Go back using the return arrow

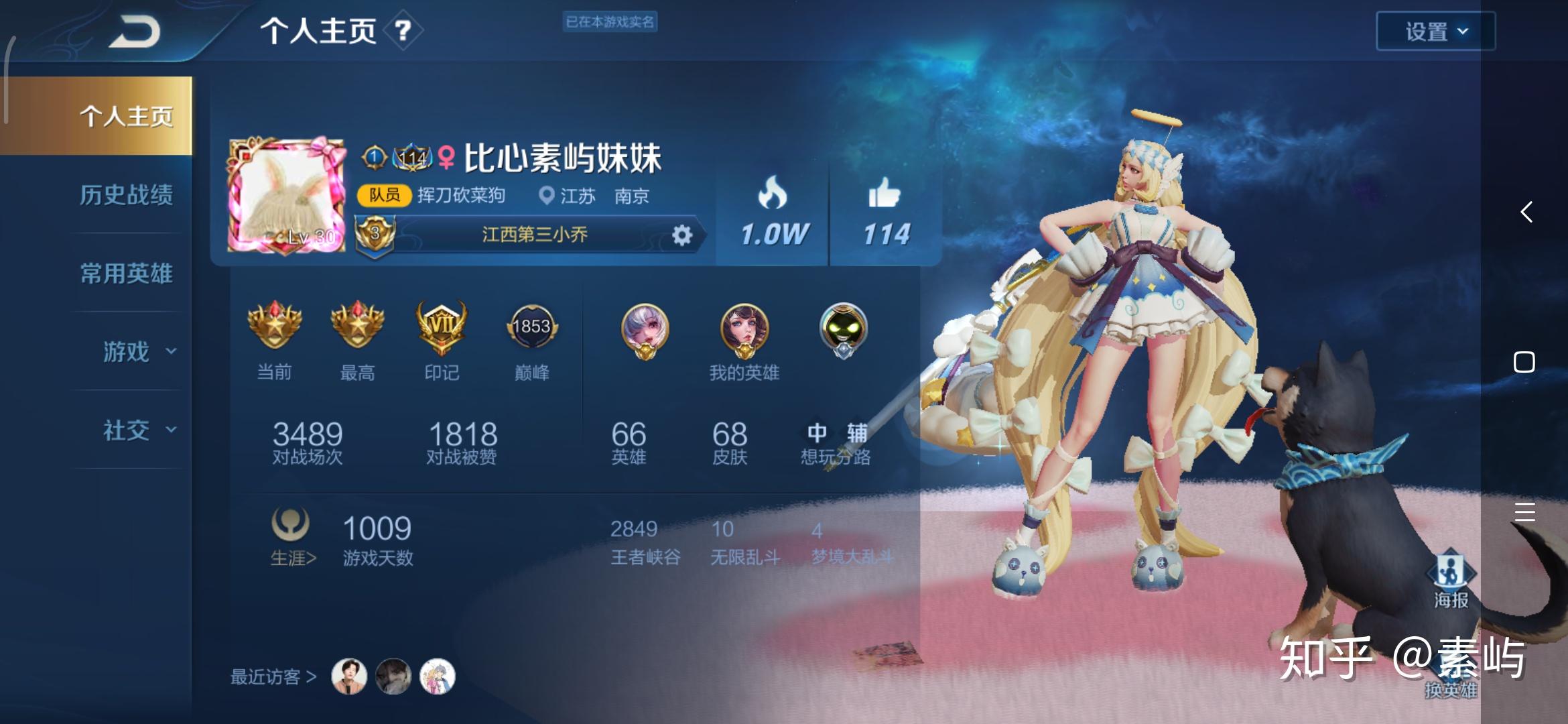tap(135, 32)
